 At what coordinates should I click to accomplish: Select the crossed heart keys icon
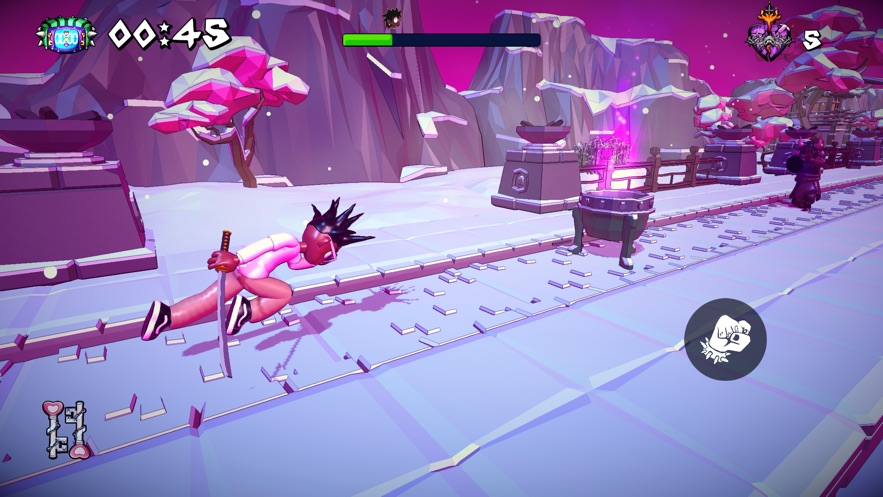tap(67, 429)
